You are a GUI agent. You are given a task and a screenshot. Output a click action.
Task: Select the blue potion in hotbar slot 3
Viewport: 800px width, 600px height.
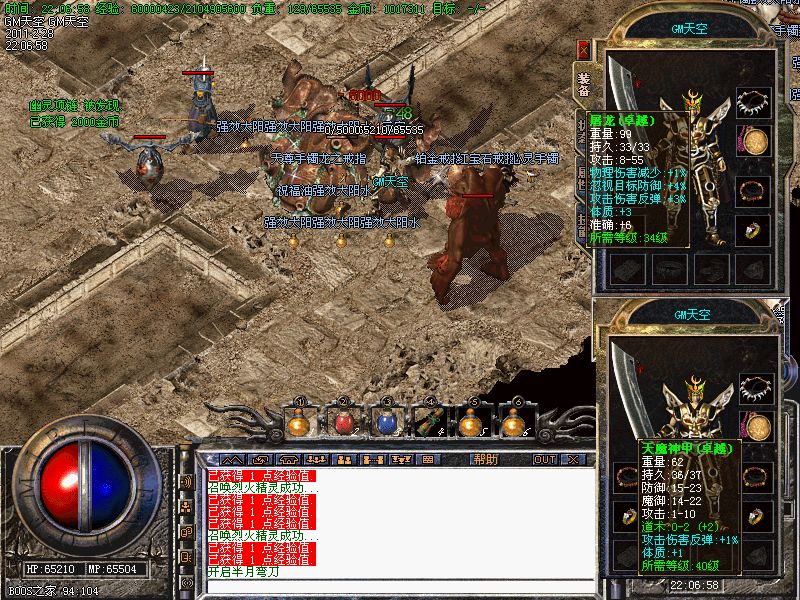[386, 424]
